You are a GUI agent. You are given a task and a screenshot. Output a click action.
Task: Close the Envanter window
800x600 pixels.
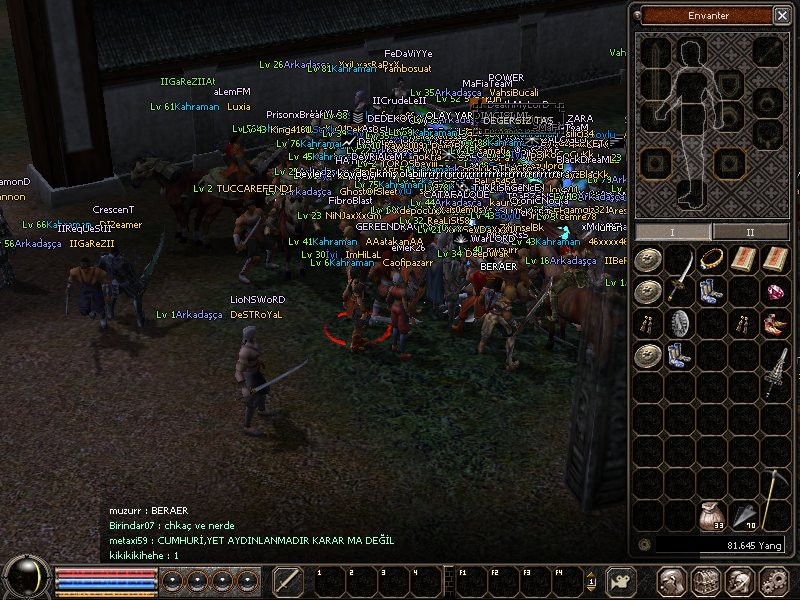click(781, 15)
